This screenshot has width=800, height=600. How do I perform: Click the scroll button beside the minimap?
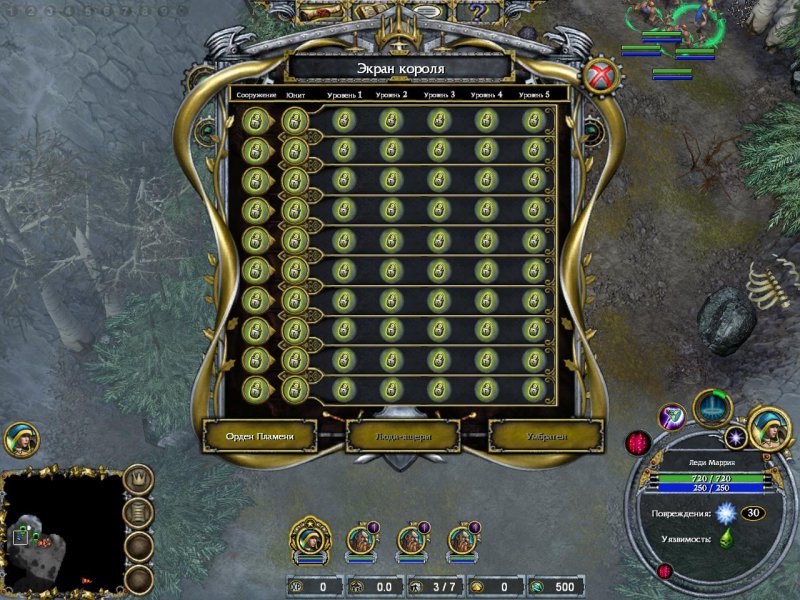[x=139, y=513]
